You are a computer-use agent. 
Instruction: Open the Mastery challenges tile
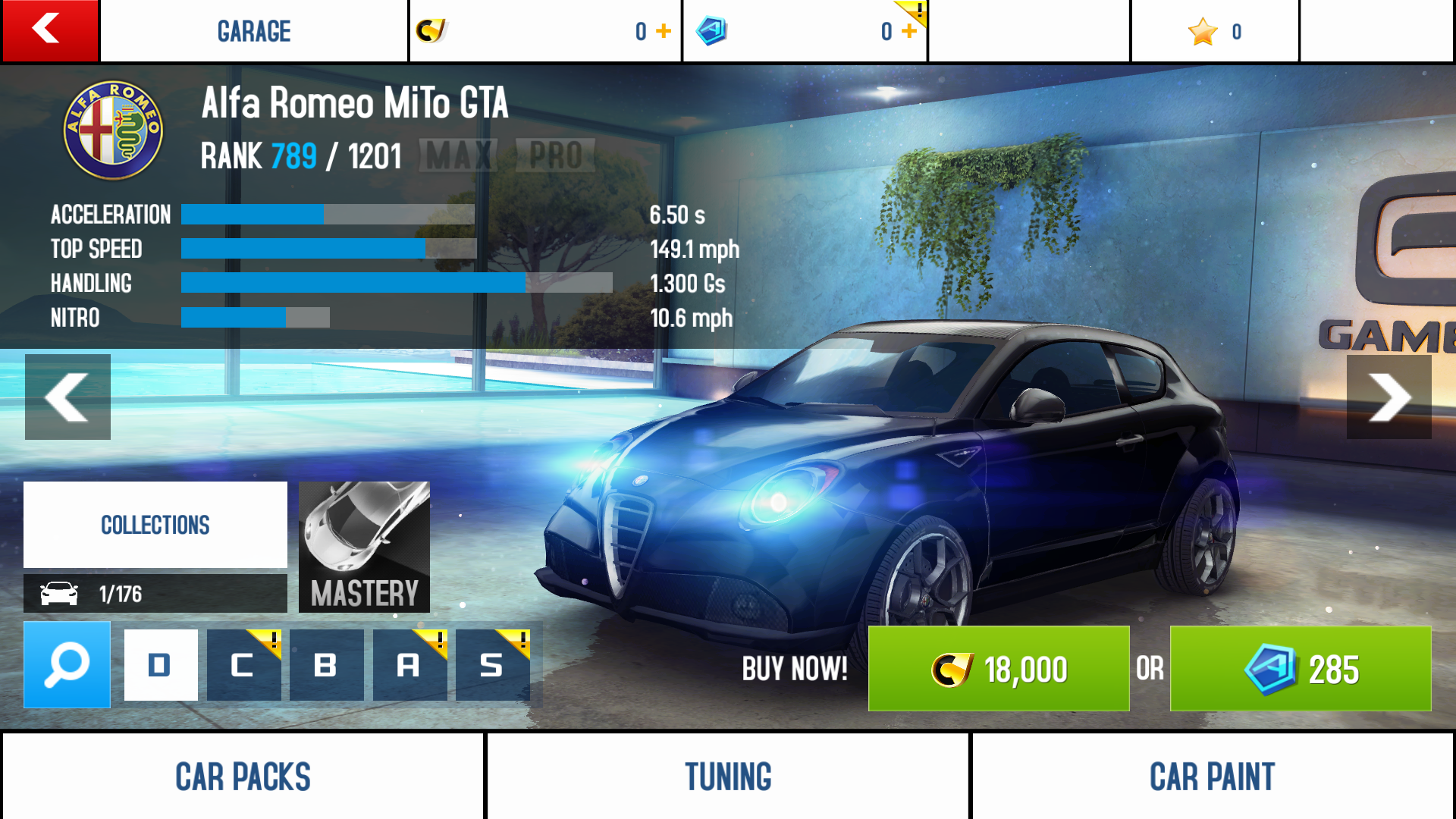click(364, 547)
